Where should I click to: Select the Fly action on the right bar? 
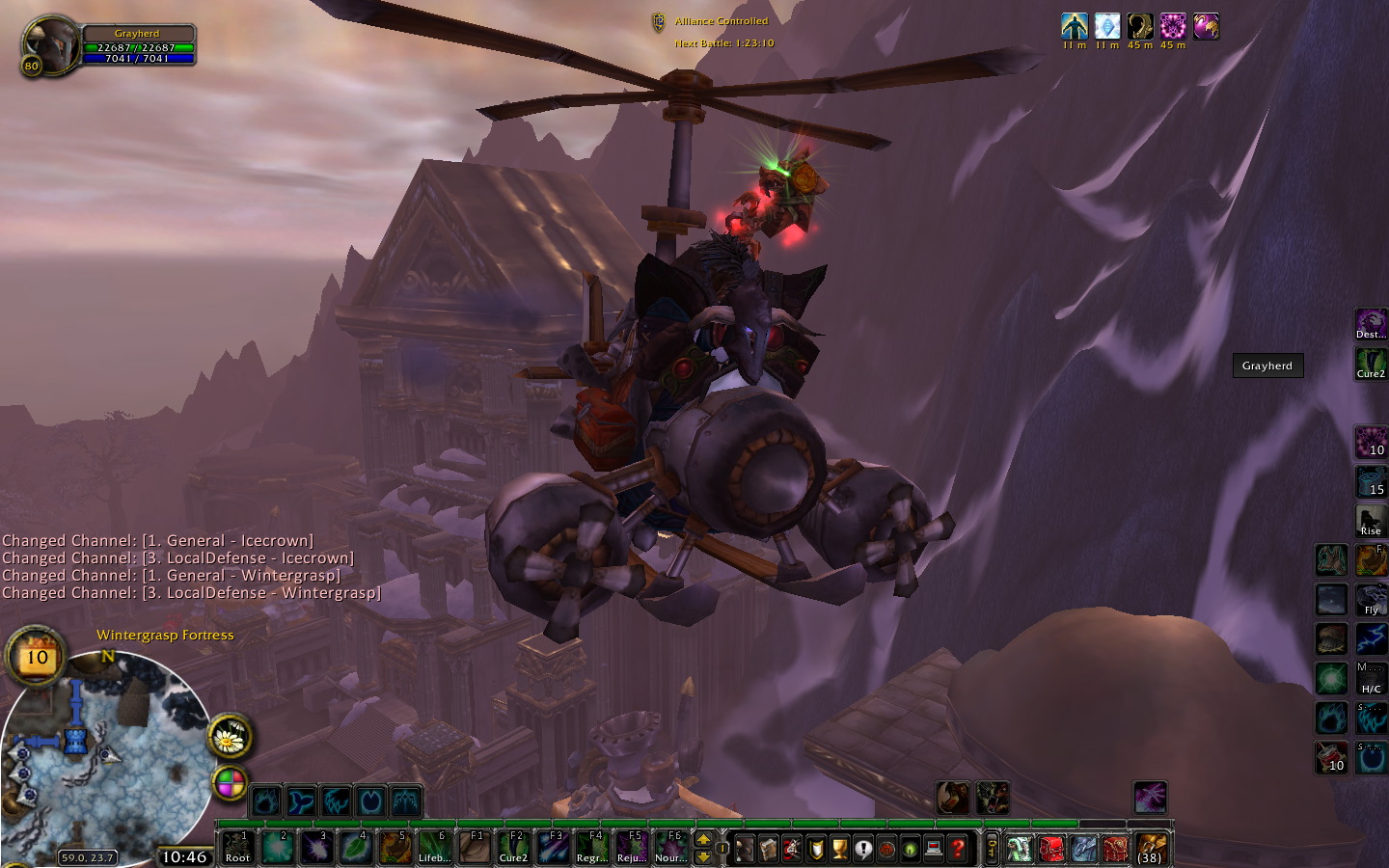(1371, 600)
